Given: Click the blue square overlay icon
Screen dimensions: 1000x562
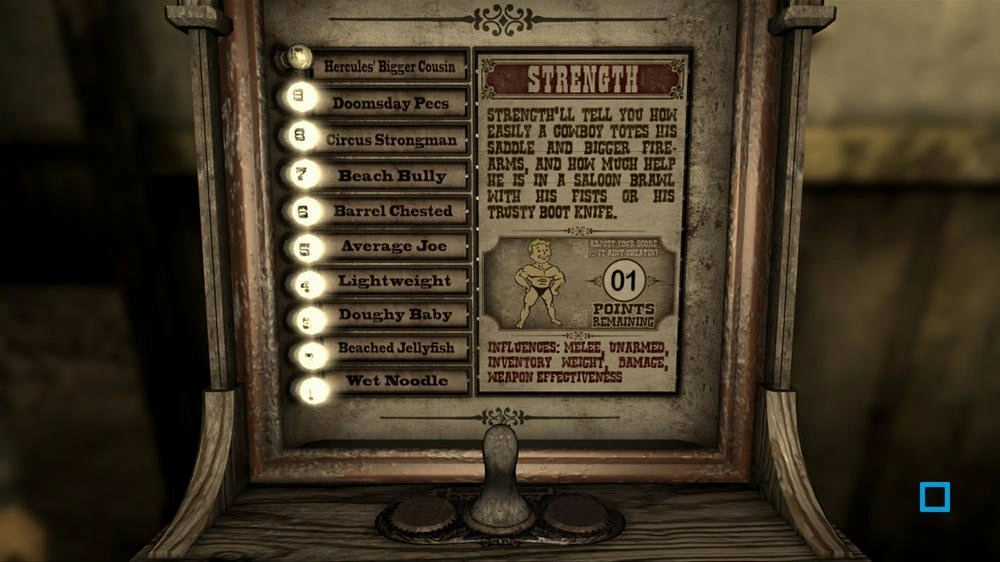Looking at the screenshot, I should (x=935, y=497).
